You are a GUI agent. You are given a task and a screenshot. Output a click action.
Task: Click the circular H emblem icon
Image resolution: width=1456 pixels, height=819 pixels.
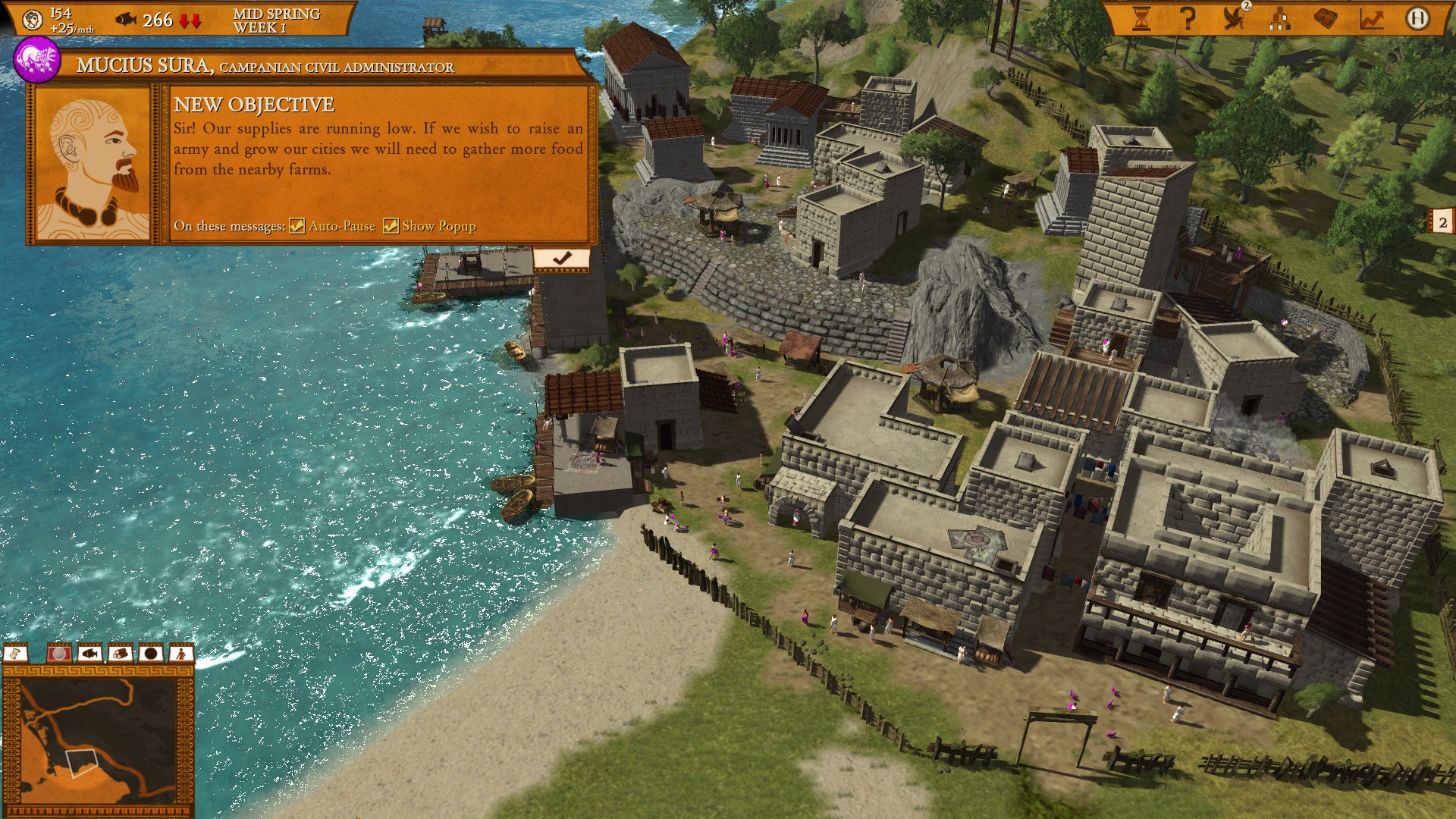(1417, 18)
